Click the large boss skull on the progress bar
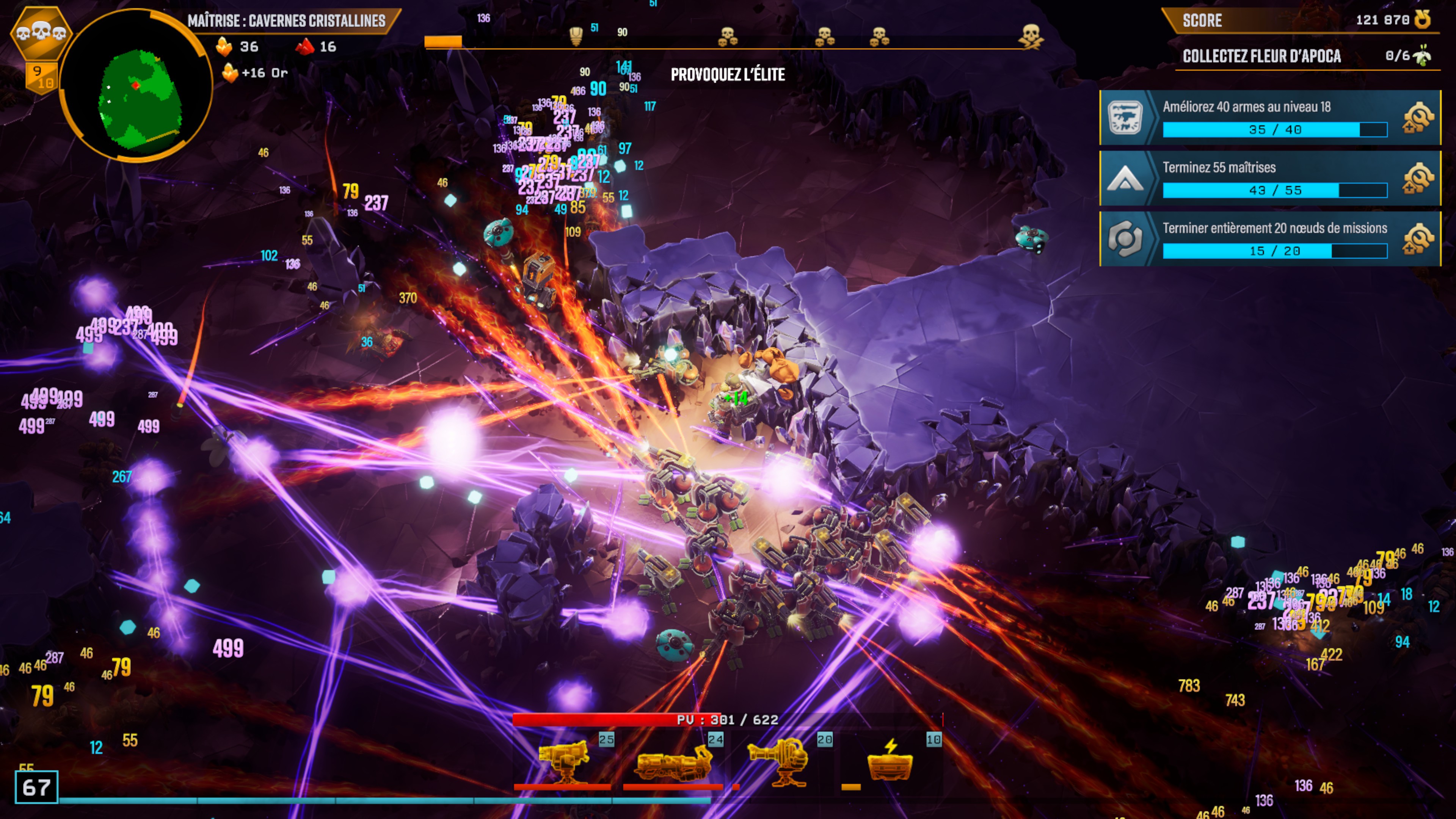 1031,36
